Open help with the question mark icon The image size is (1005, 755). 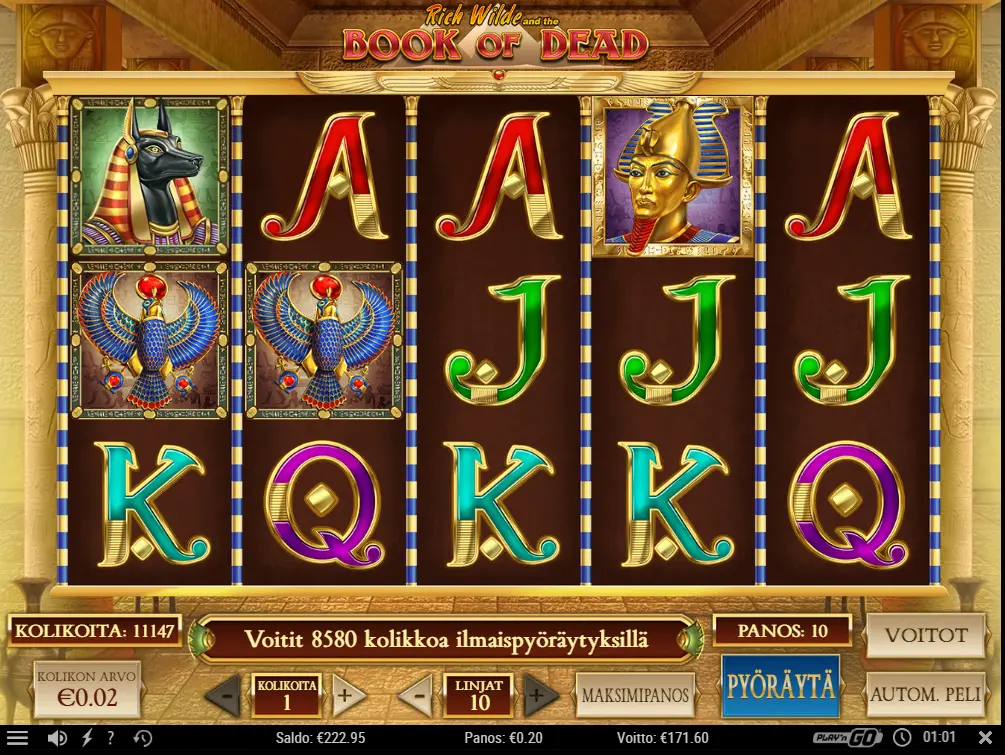coord(111,739)
